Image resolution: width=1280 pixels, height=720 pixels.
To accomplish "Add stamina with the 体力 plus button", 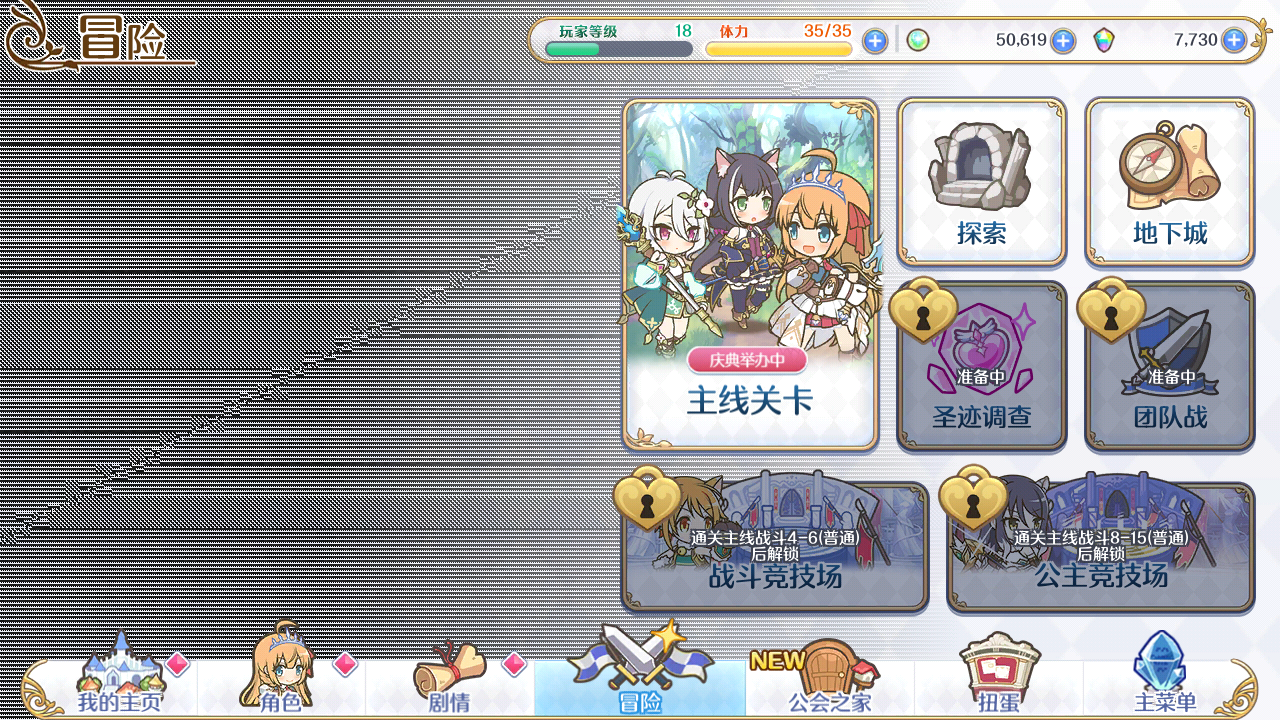I will [x=875, y=41].
